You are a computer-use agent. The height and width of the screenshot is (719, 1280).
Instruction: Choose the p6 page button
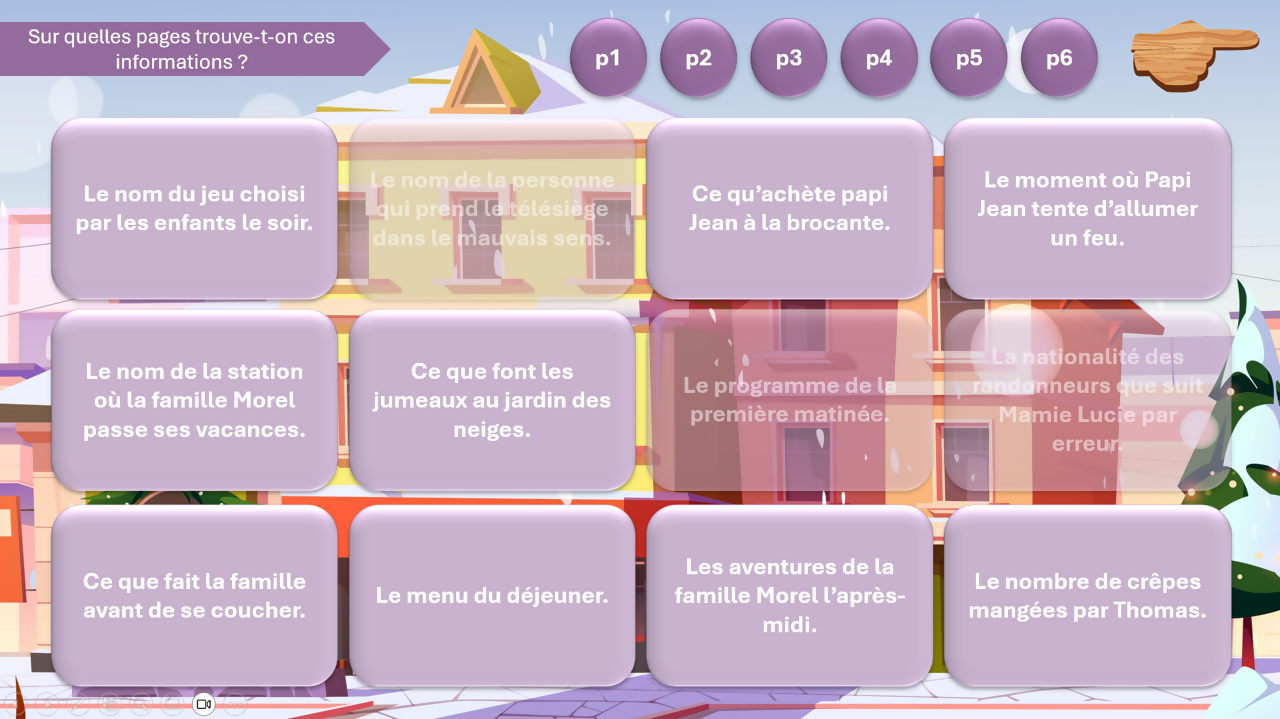coord(1059,58)
